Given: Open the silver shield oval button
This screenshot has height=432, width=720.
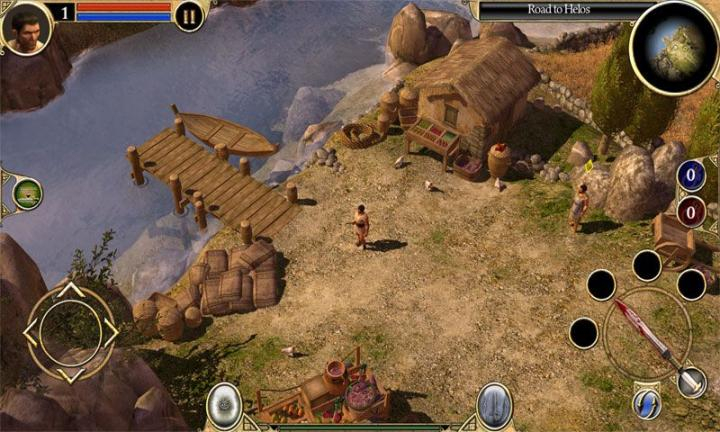Looking at the screenshot, I should click(224, 405).
